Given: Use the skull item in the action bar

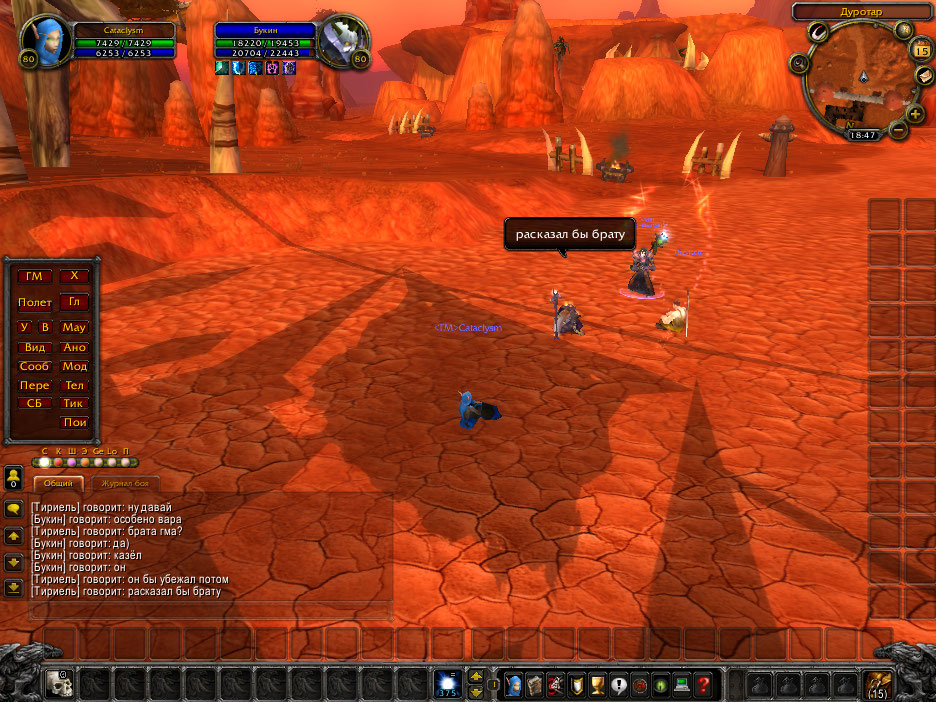Looking at the screenshot, I should 59,685.
